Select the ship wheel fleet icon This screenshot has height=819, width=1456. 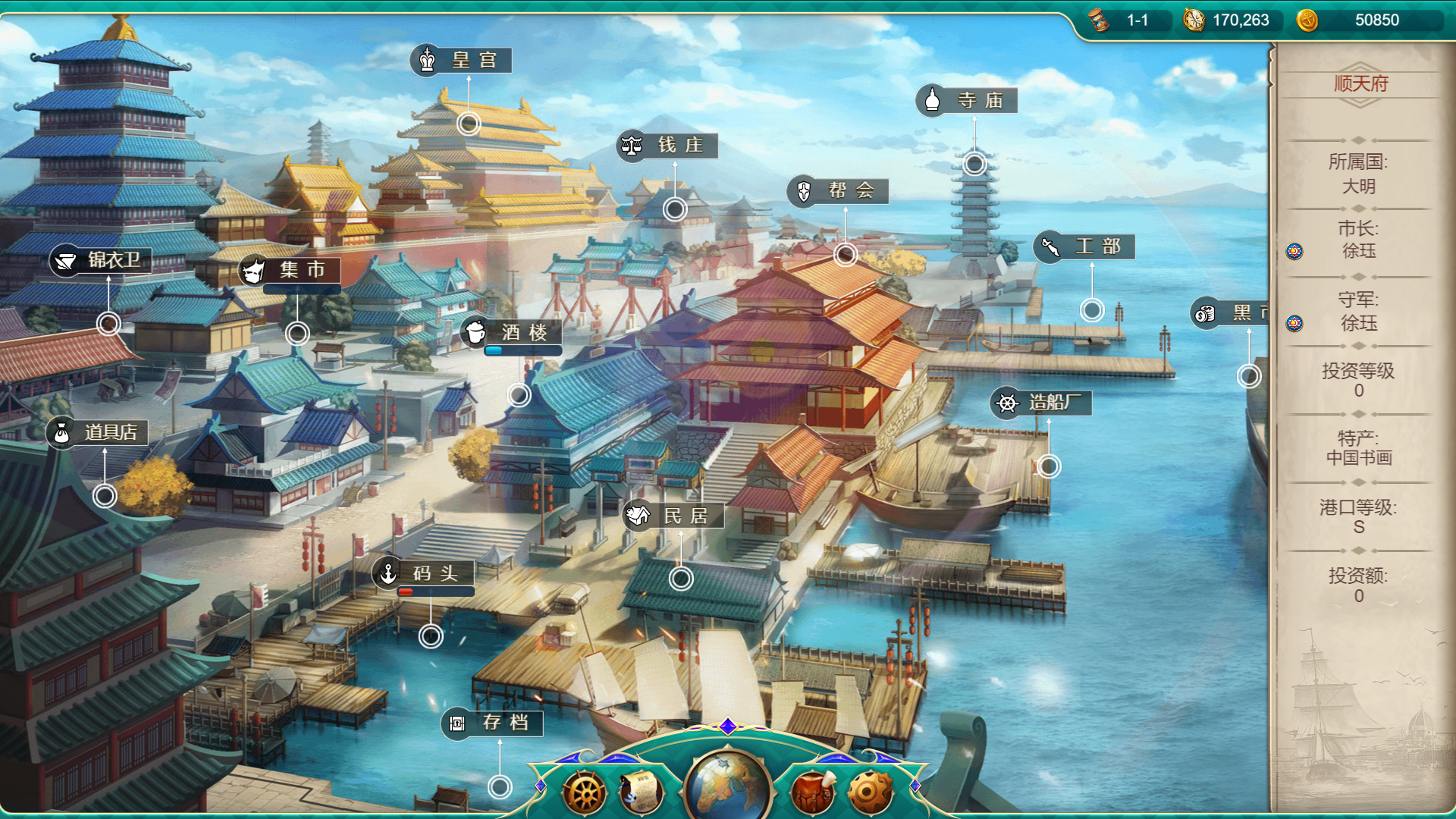pos(584,794)
